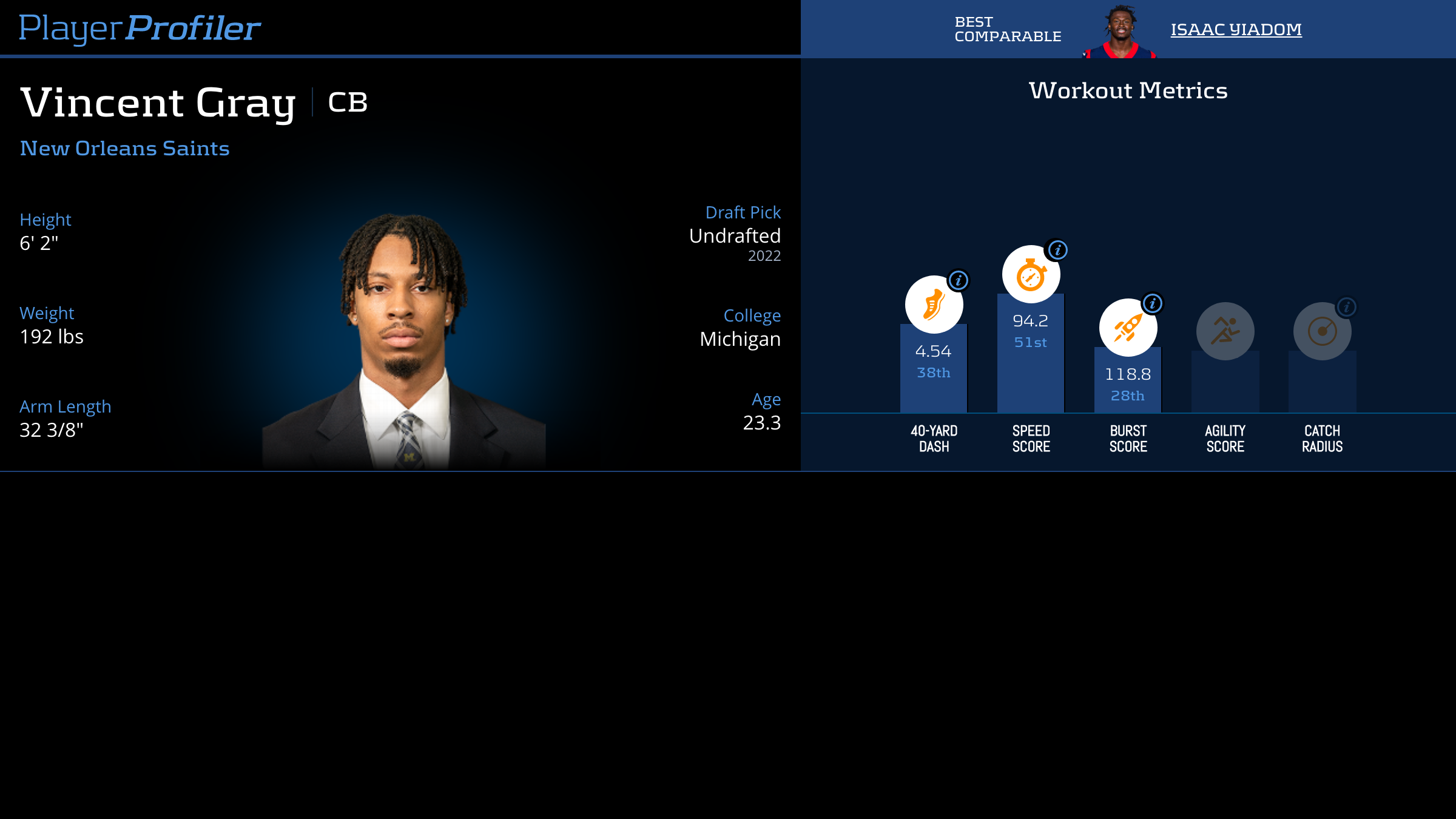Show info for the Catch Radius metric
The image size is (1456, 819).
(1347, 307)
